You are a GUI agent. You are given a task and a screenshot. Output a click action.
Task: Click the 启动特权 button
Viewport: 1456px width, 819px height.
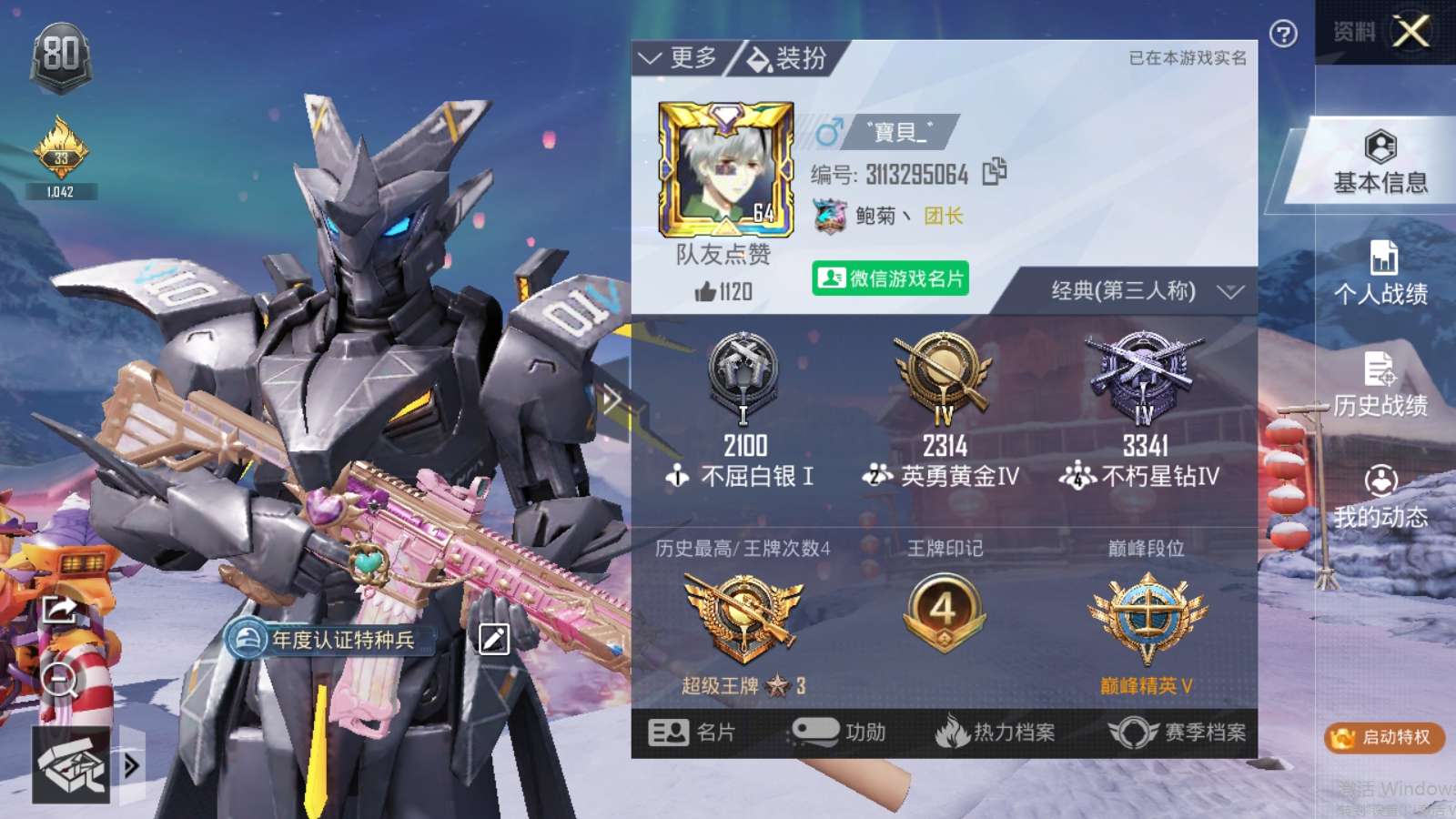click(1384, 737)
